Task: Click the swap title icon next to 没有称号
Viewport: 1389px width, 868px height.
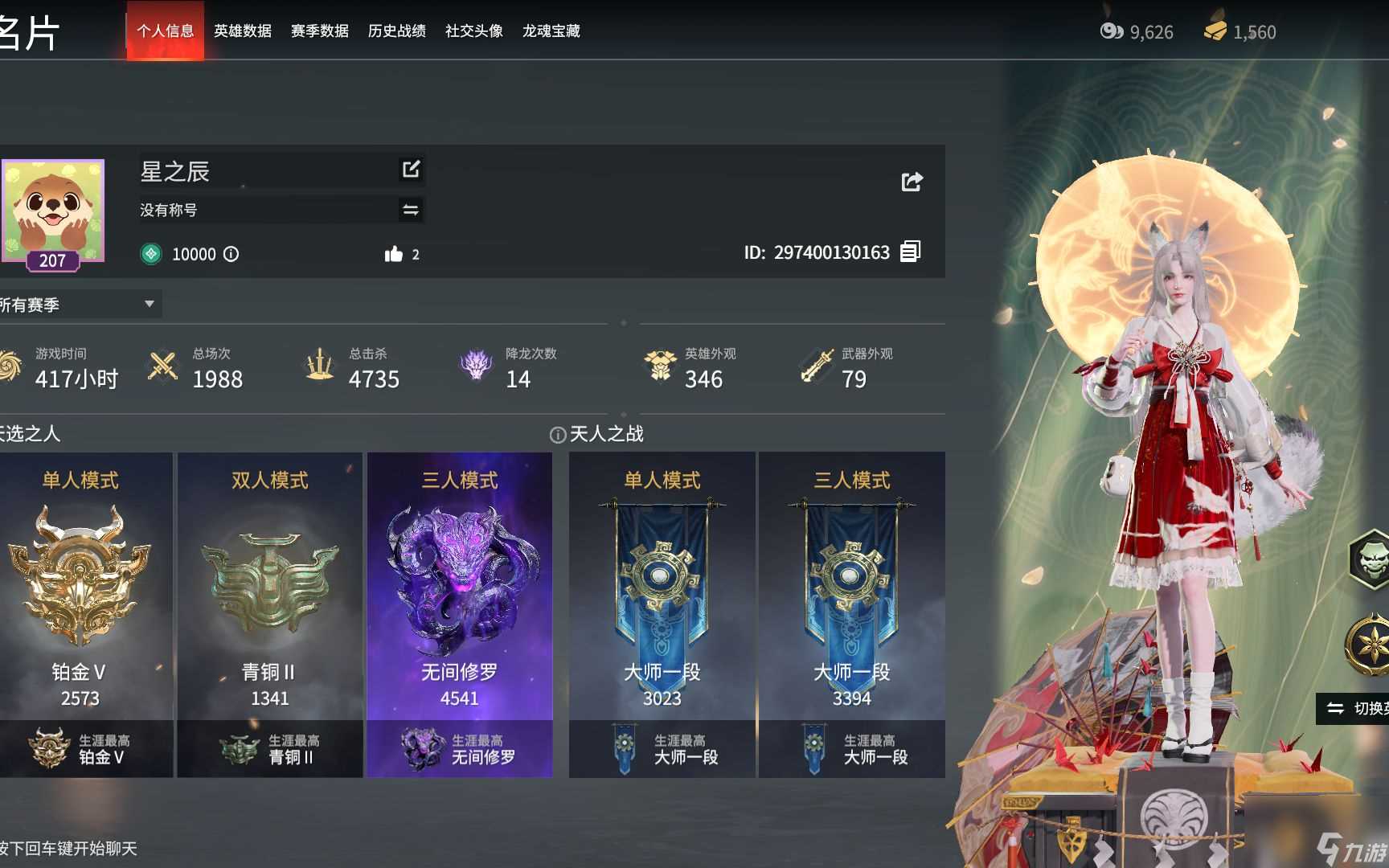Action: 412,209
